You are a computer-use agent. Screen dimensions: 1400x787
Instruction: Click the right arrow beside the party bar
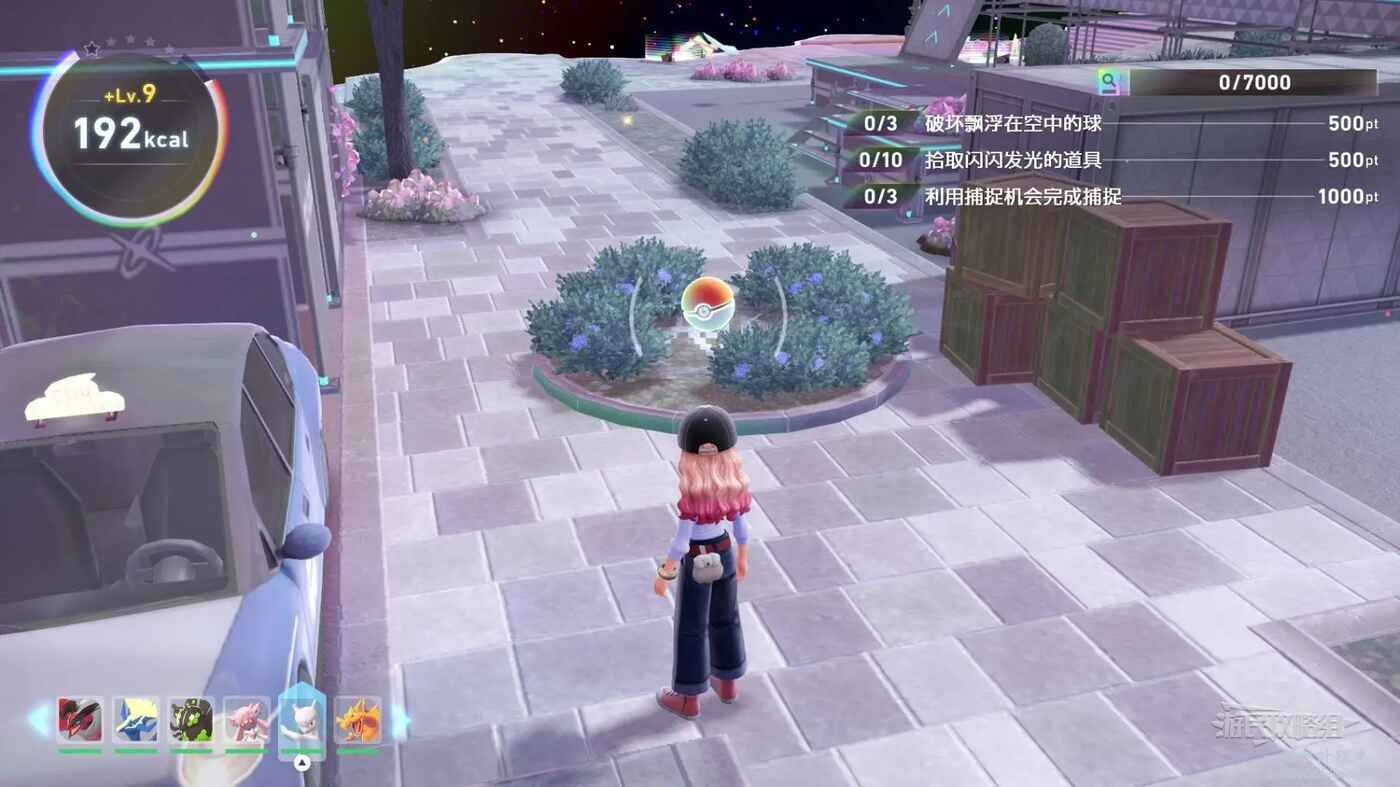click(400, 719)
